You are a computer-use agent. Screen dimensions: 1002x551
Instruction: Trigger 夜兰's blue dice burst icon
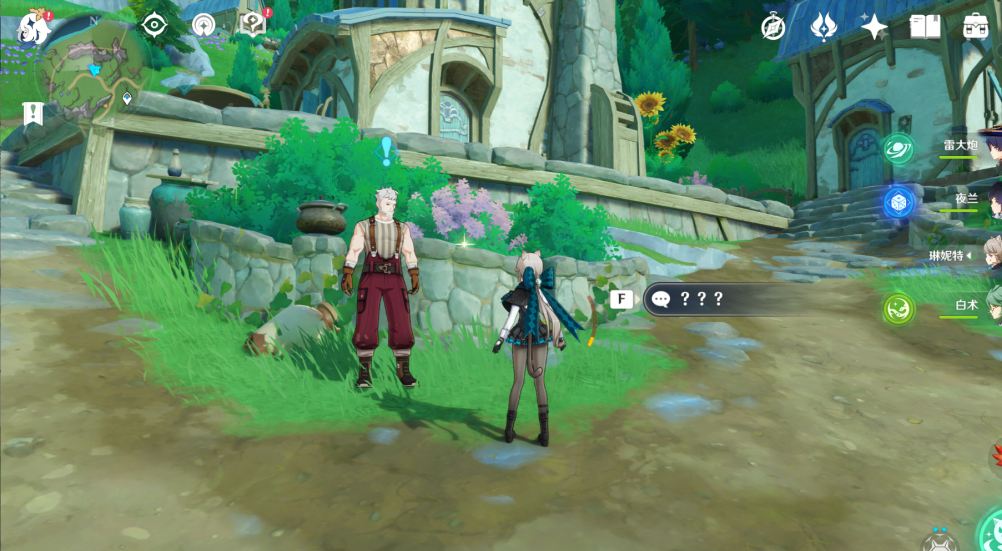pos(899,203)
